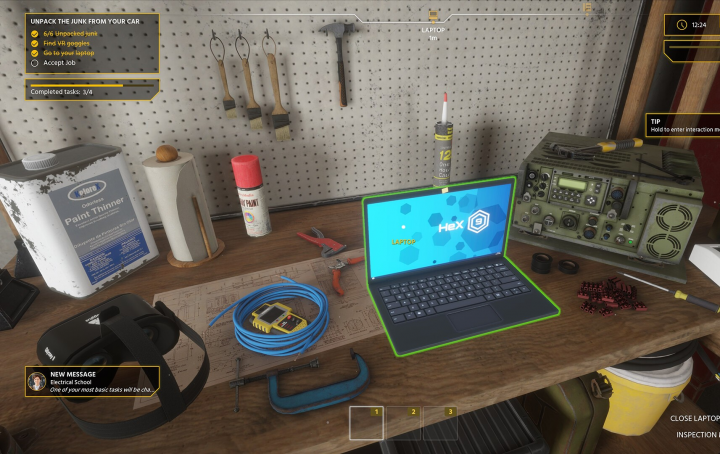Open the Electrical School new message notification
The width and height of the screenshot is (720, 454).
pos(92,381)
